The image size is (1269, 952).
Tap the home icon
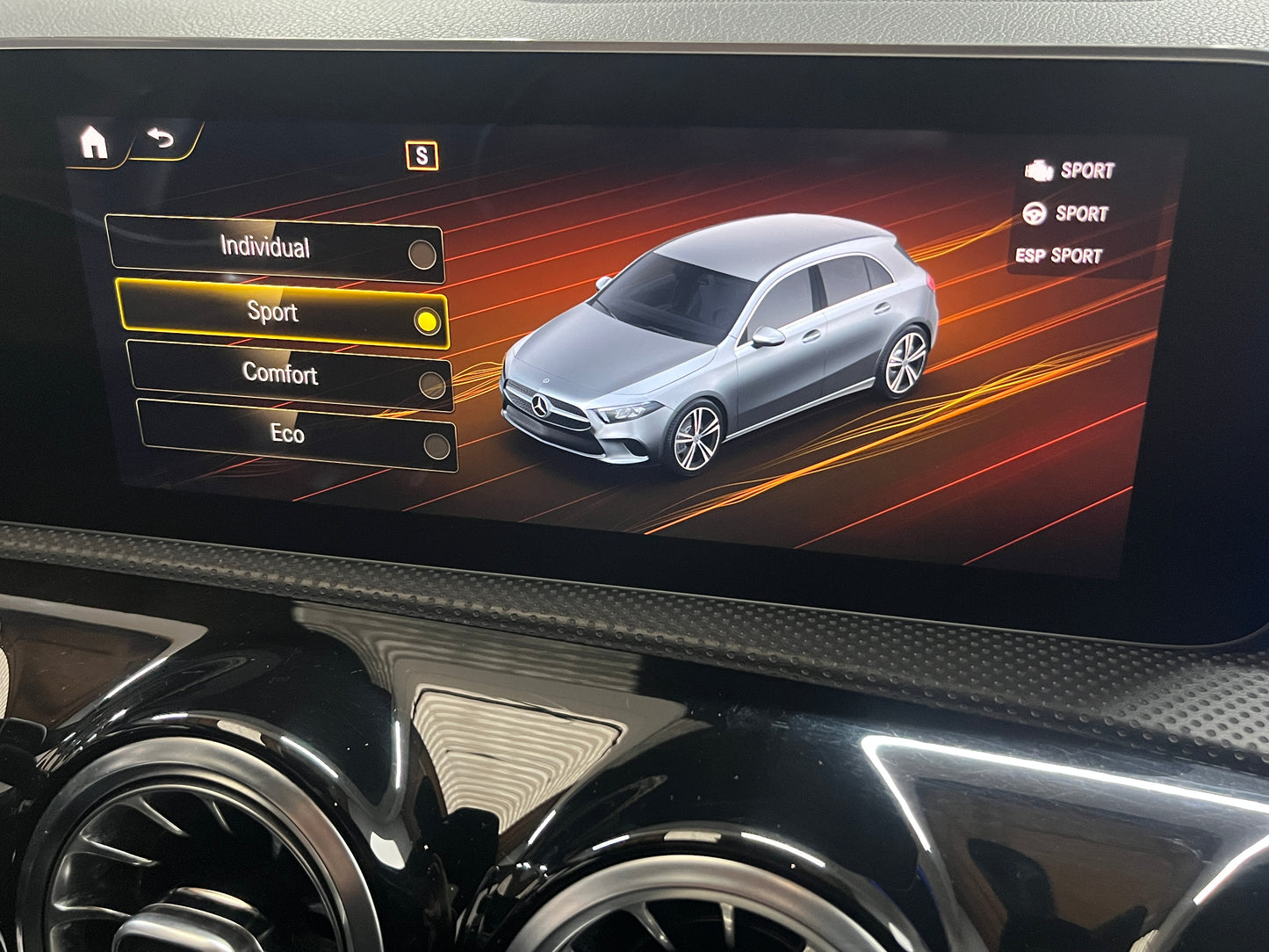(94, 141)
